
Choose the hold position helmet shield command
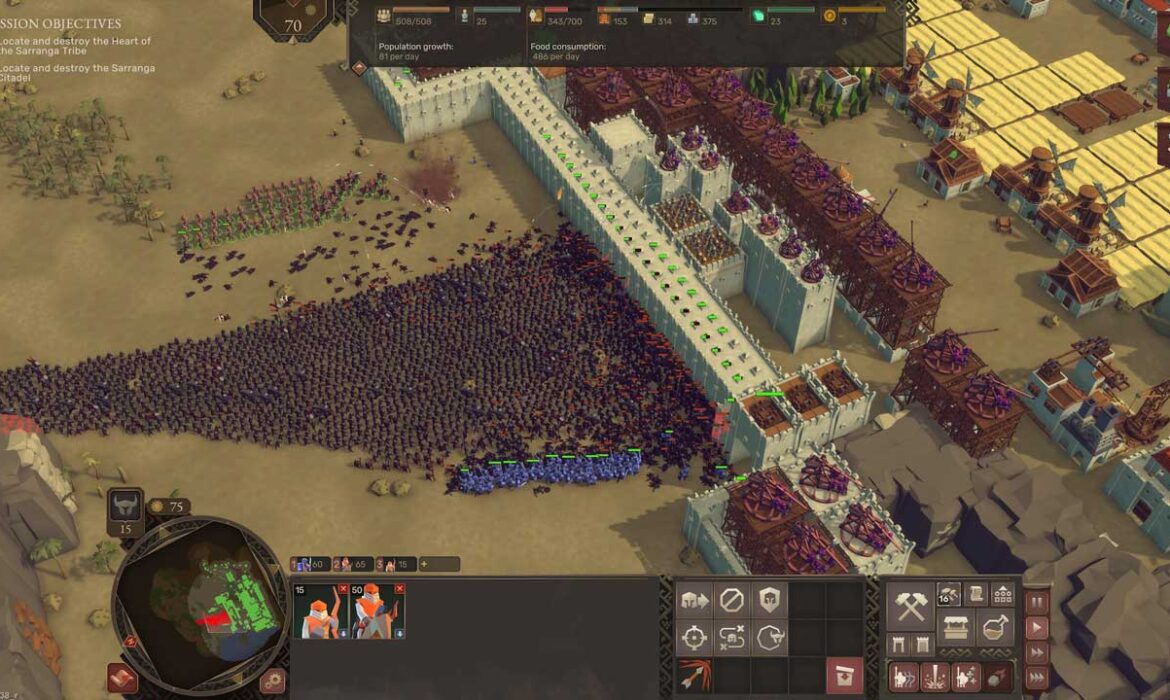770,600
